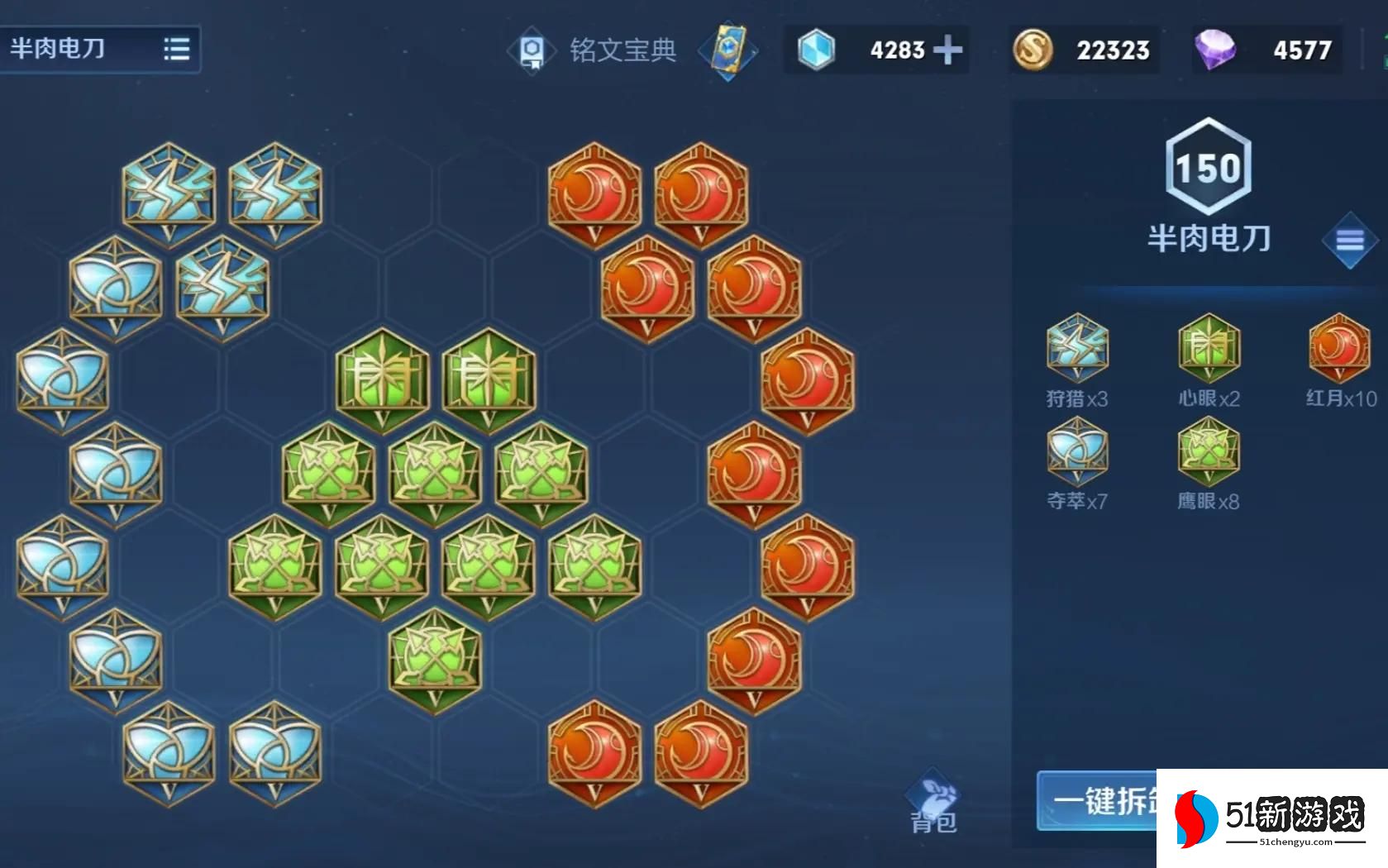Click the gold coin counter showing 22323
The width and height of the screenshot is (1388, 868).
pyautogui.click(x=1083, y=50)
